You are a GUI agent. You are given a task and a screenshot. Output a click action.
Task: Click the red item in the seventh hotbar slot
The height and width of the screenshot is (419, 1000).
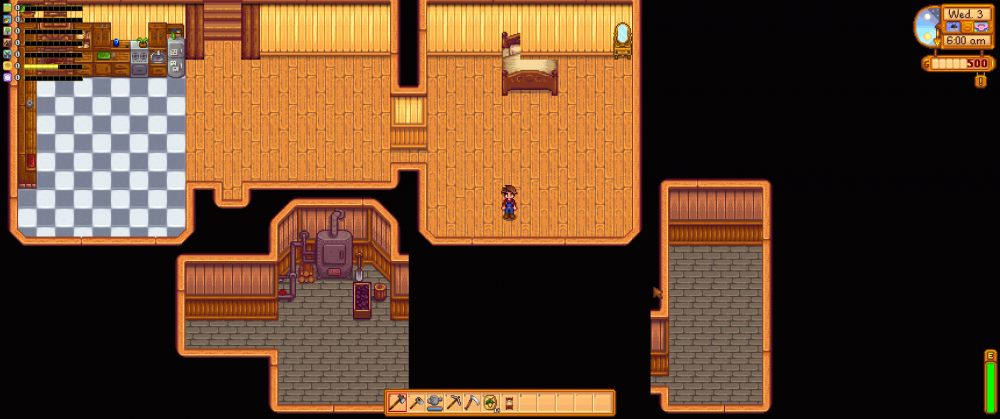(509, 403)
